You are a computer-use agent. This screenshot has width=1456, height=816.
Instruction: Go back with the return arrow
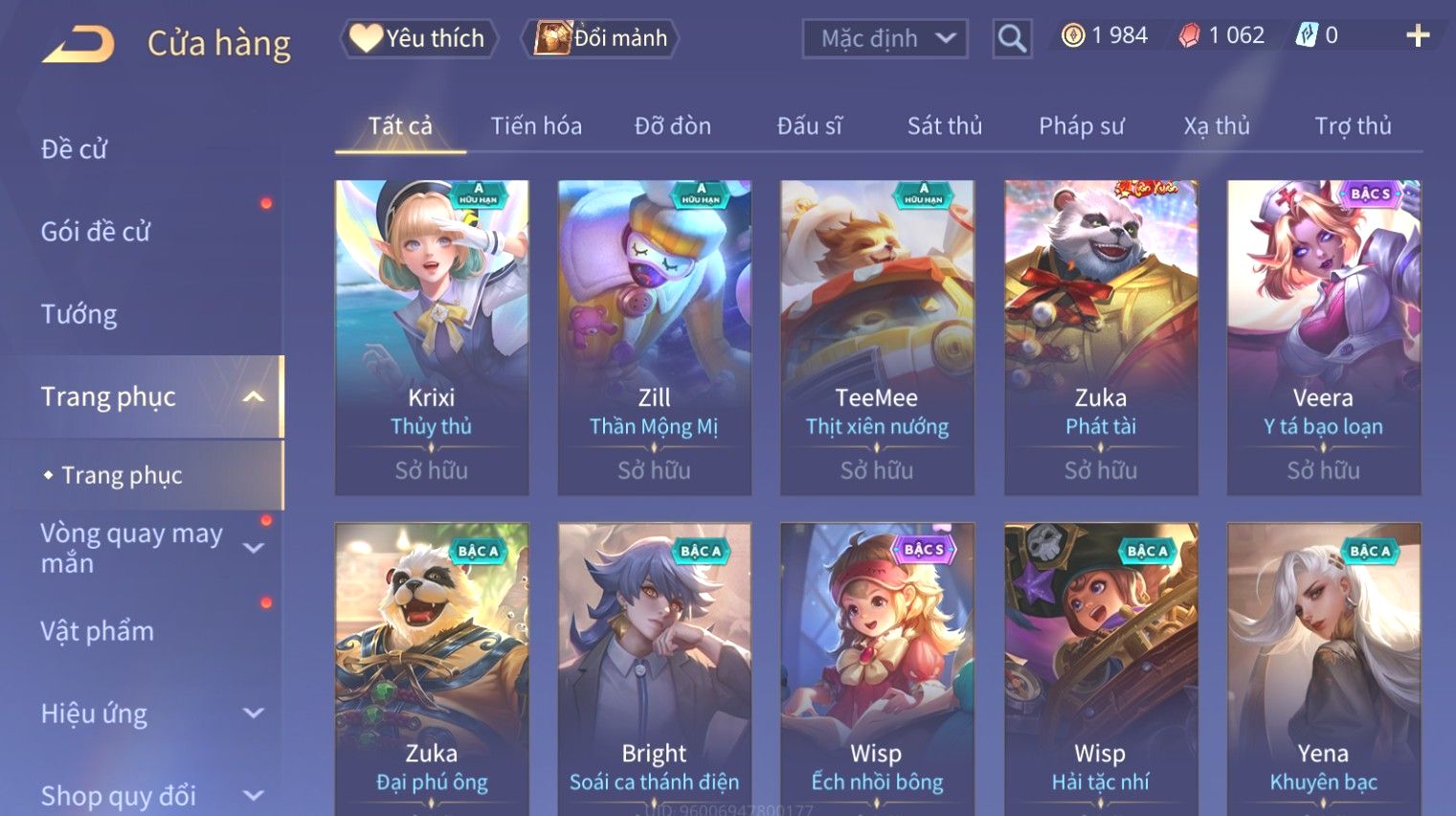(78, 44)
